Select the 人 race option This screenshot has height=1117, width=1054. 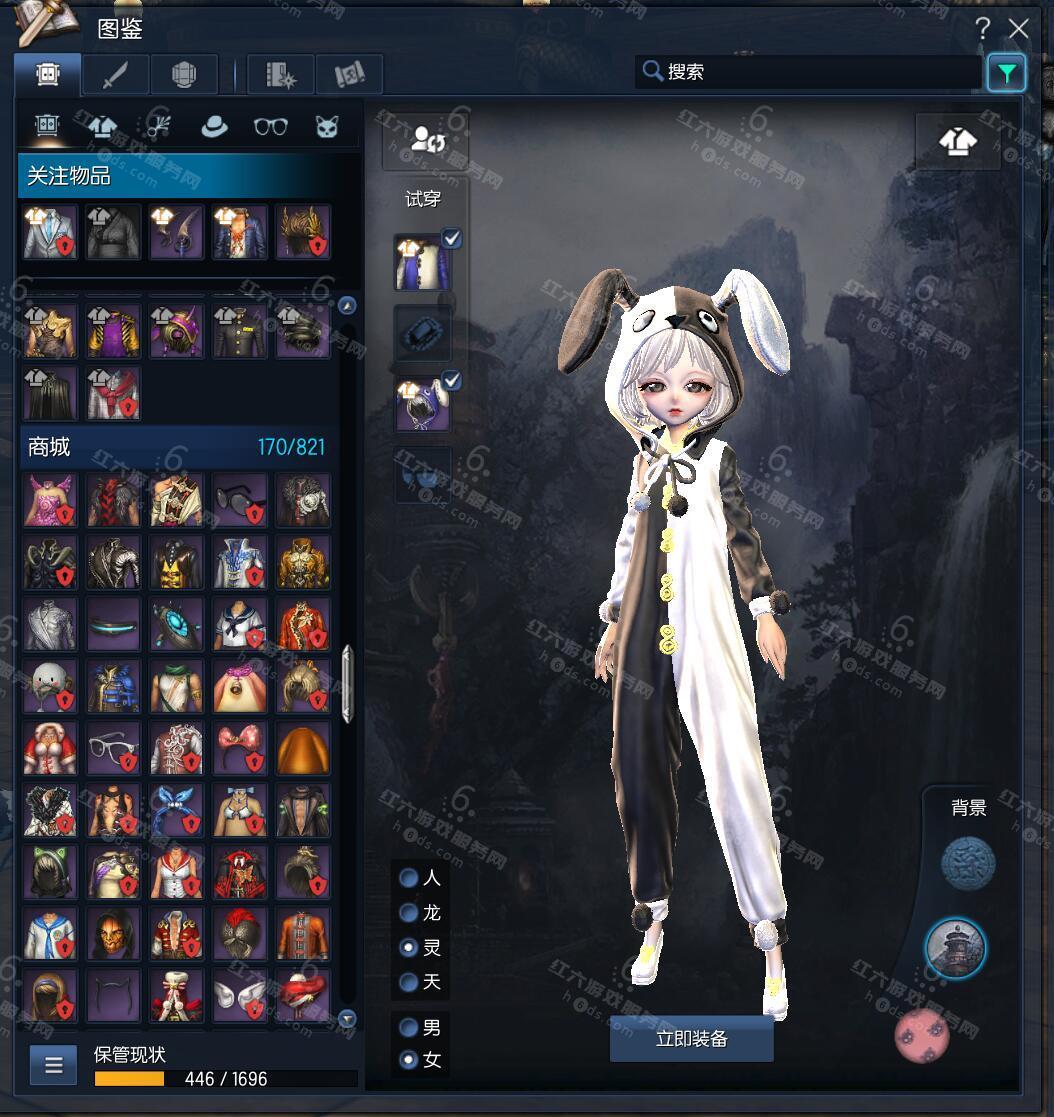[x=409, y=878]
